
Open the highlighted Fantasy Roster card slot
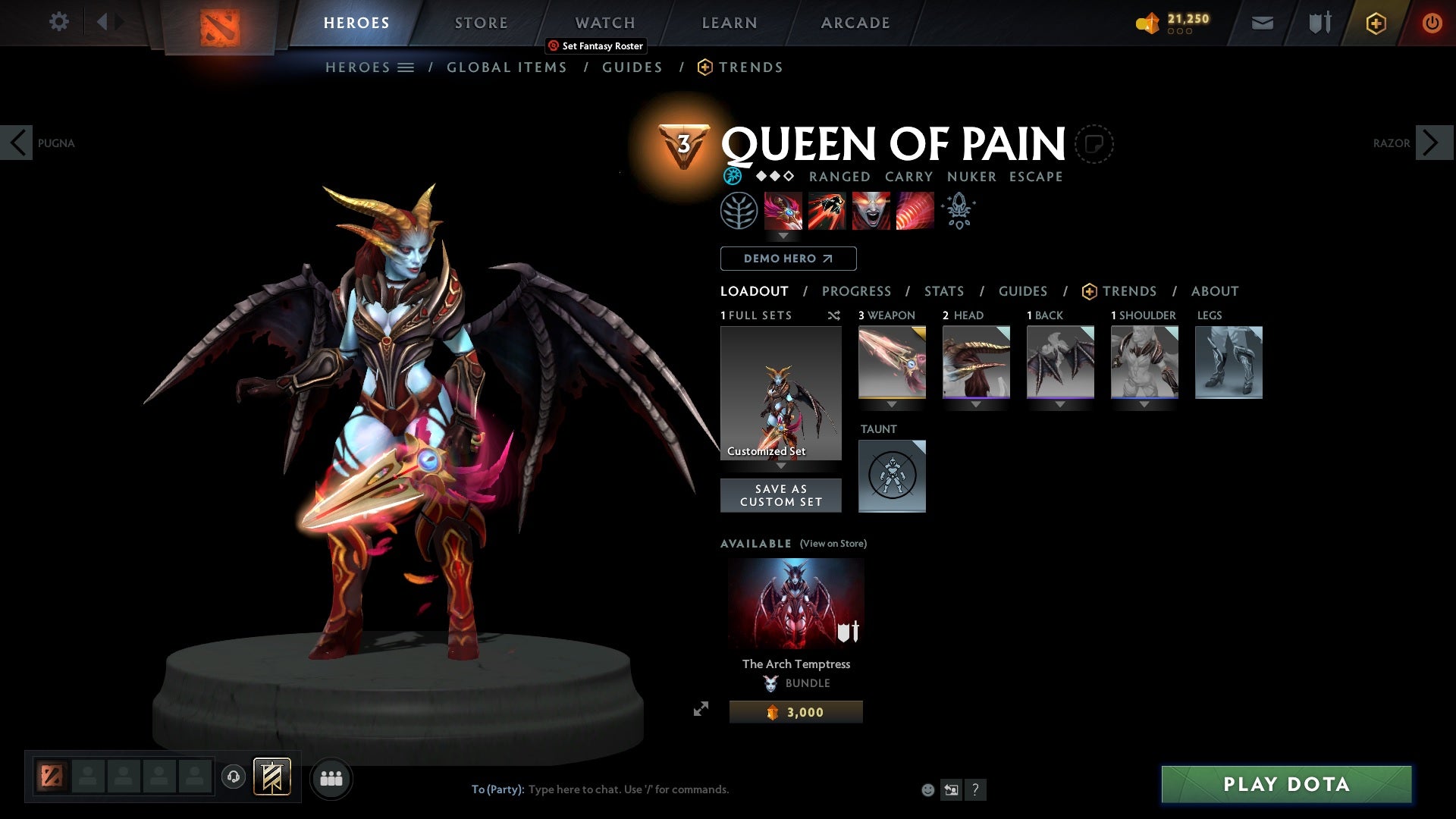click(272, 778)
